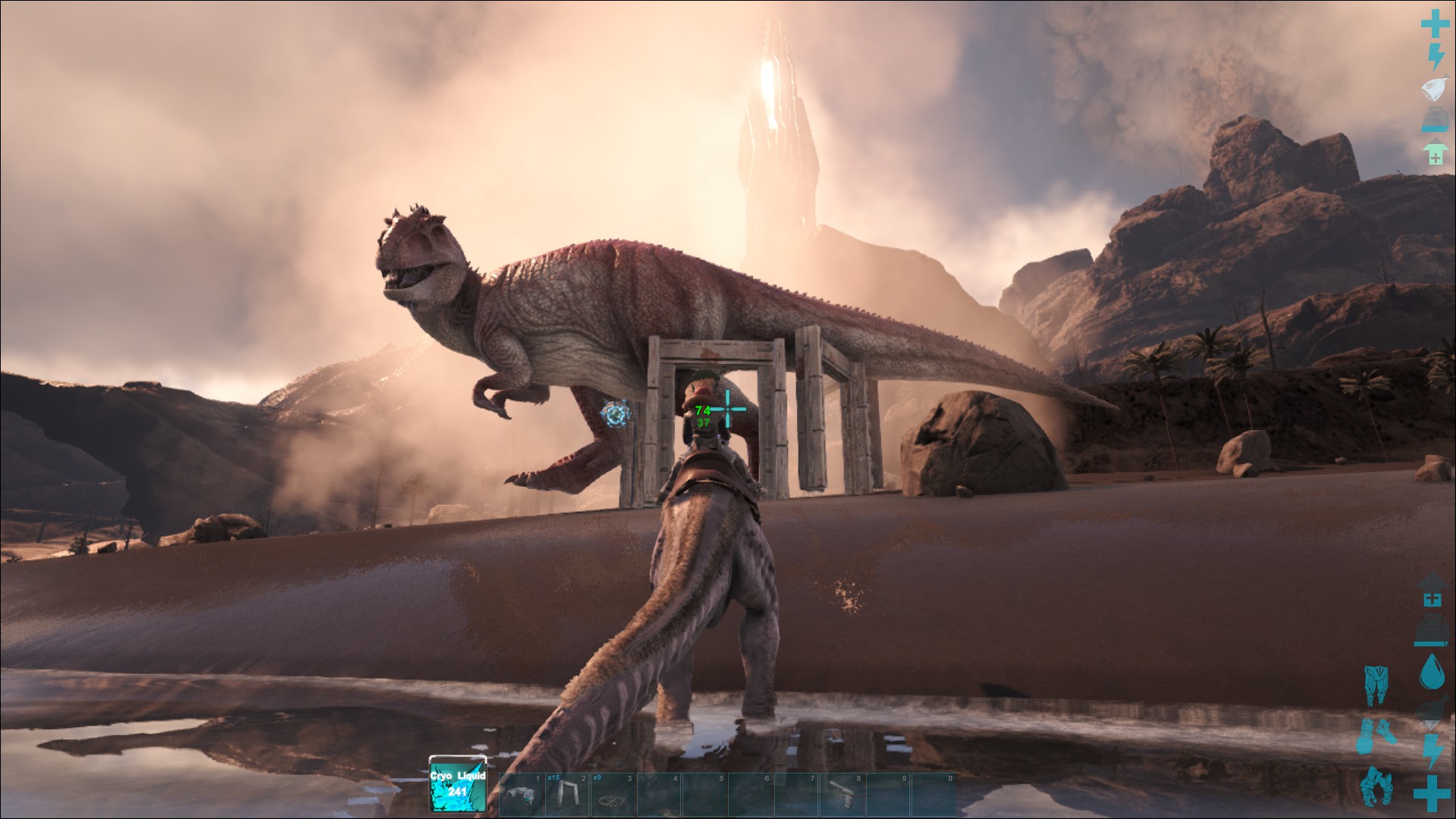Click the x15 quantity label on slot 2
The image size is (1456, 819).
tap(552, 777)
